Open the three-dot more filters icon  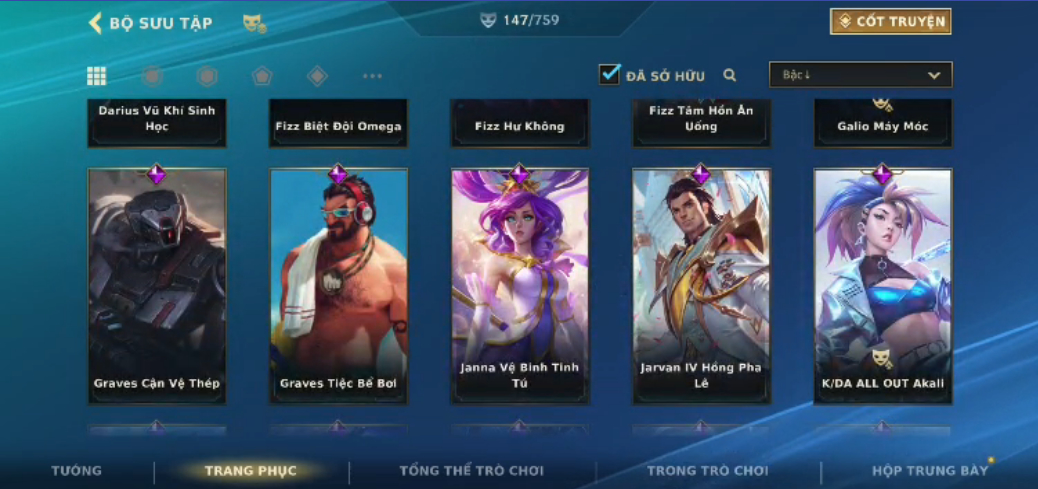coord(372,76)
